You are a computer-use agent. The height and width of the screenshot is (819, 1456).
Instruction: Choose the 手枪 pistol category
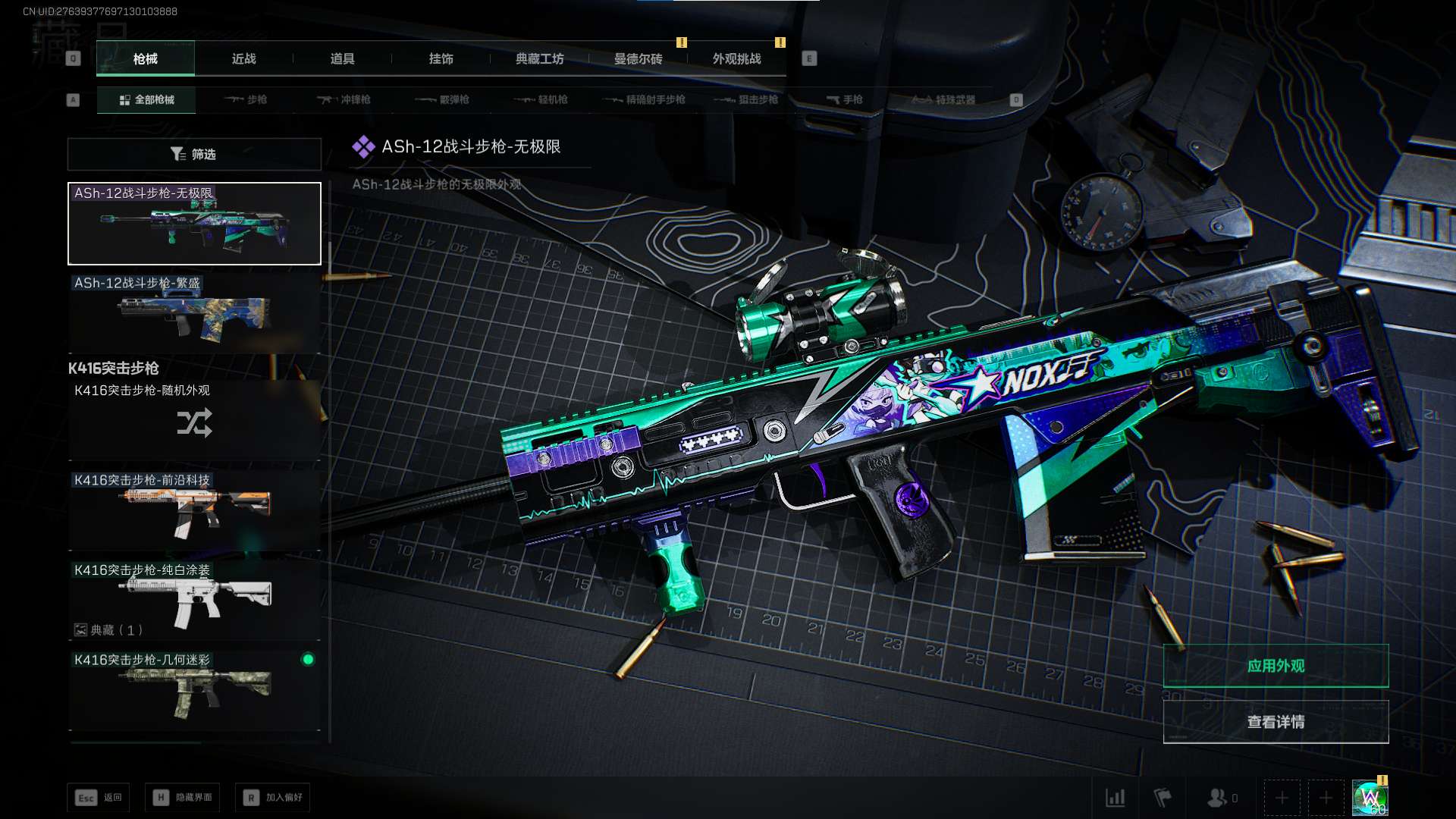coord(845,99)
